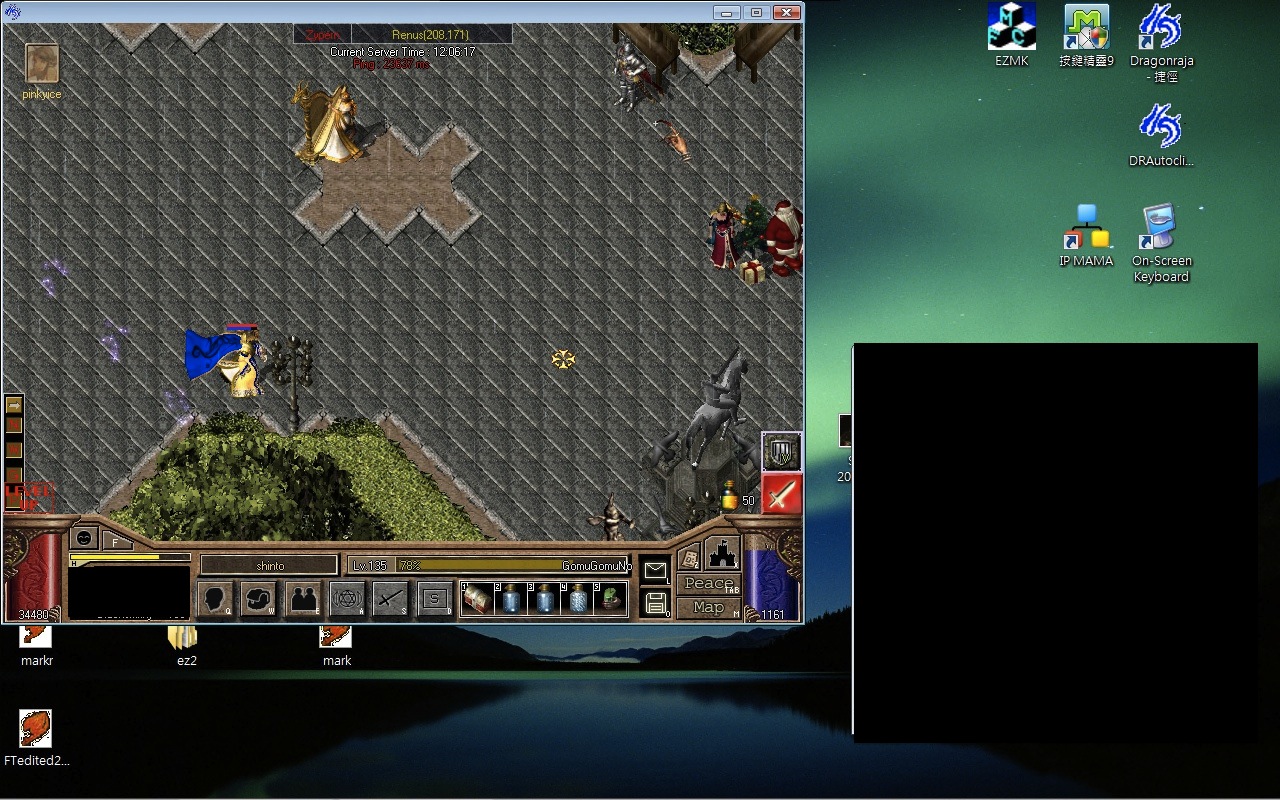This screenshot has width=1280, height=800.
Task: Click the pinkyice party member portrait
Action: point(41,63)
